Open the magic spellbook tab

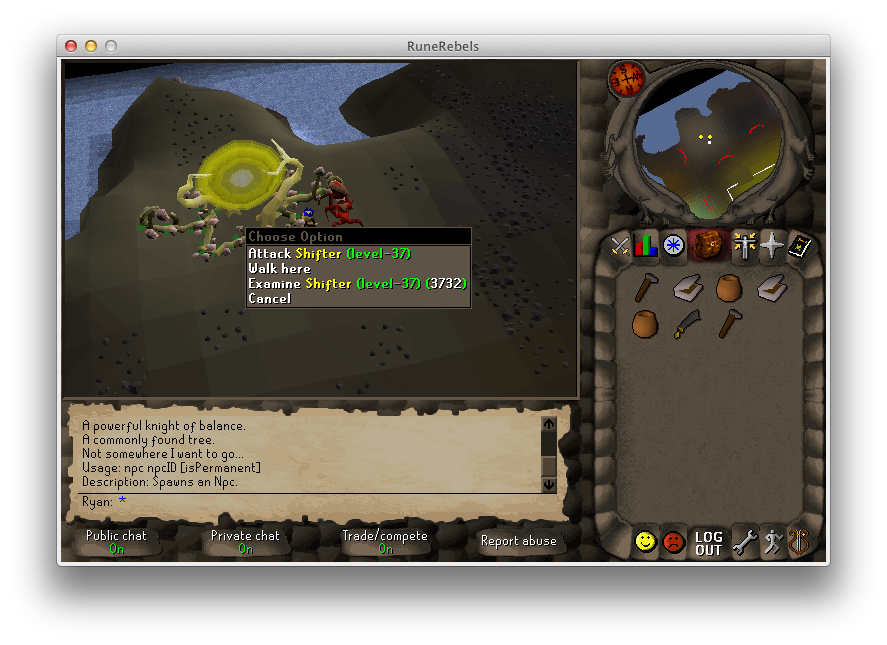pos(799,245)
